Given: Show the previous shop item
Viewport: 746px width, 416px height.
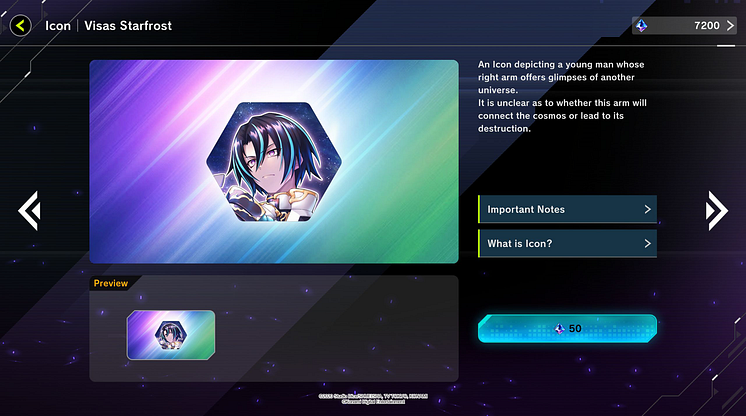Looking at the screenshot, I should [29, 209].
